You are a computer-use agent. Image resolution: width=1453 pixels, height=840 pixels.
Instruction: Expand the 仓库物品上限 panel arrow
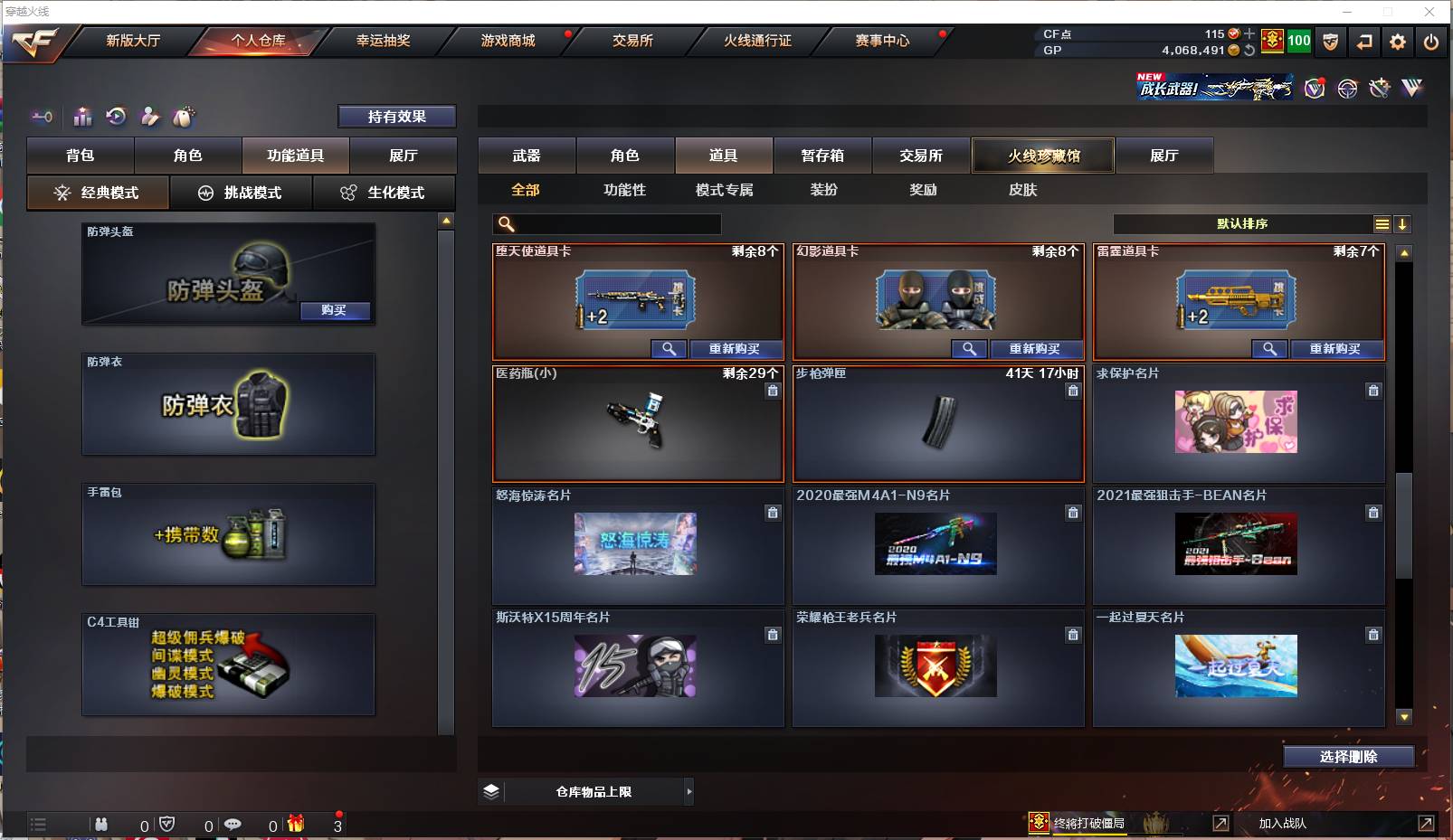click(688, 791)
